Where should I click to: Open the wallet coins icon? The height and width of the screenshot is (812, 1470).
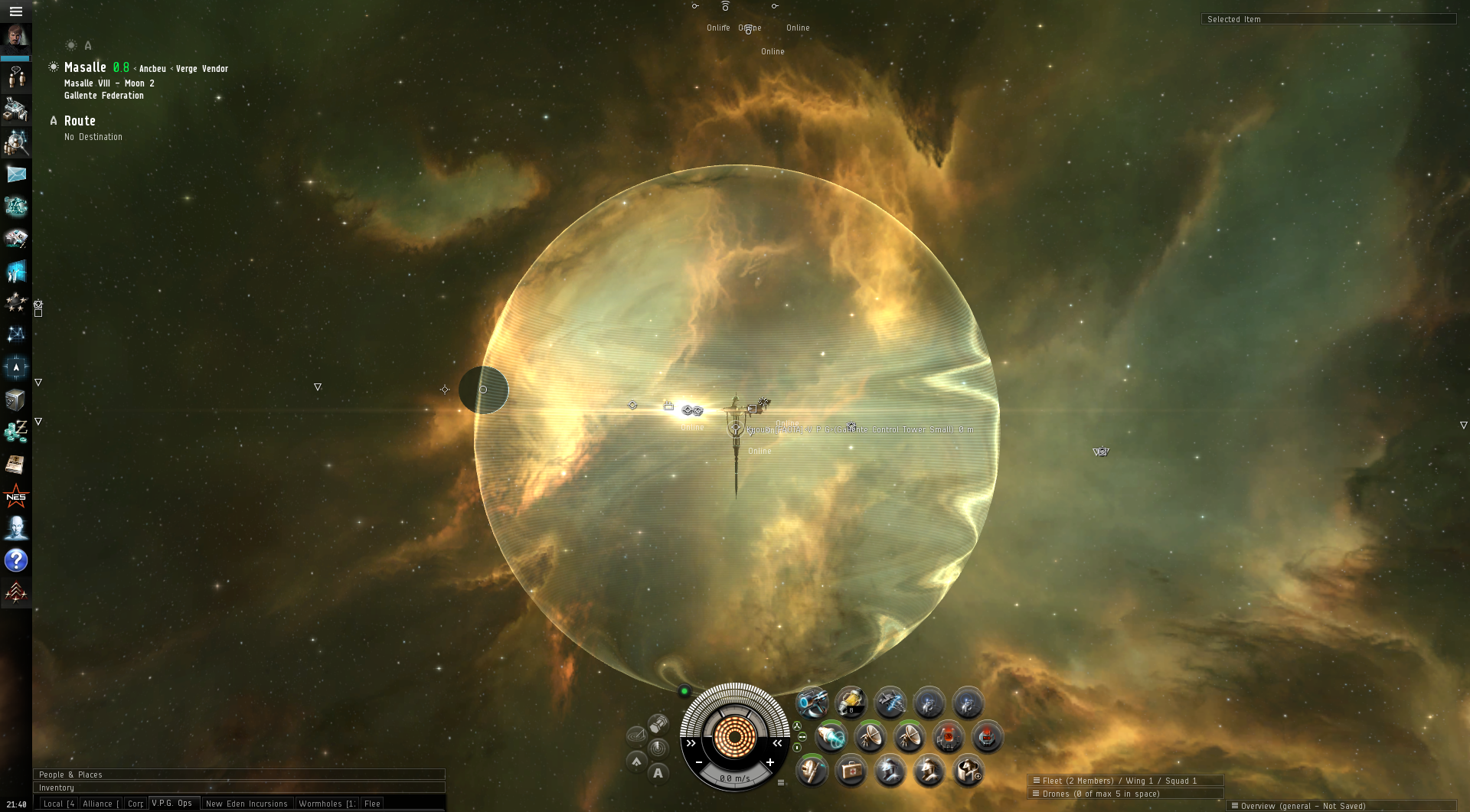(x=16, y=432)
